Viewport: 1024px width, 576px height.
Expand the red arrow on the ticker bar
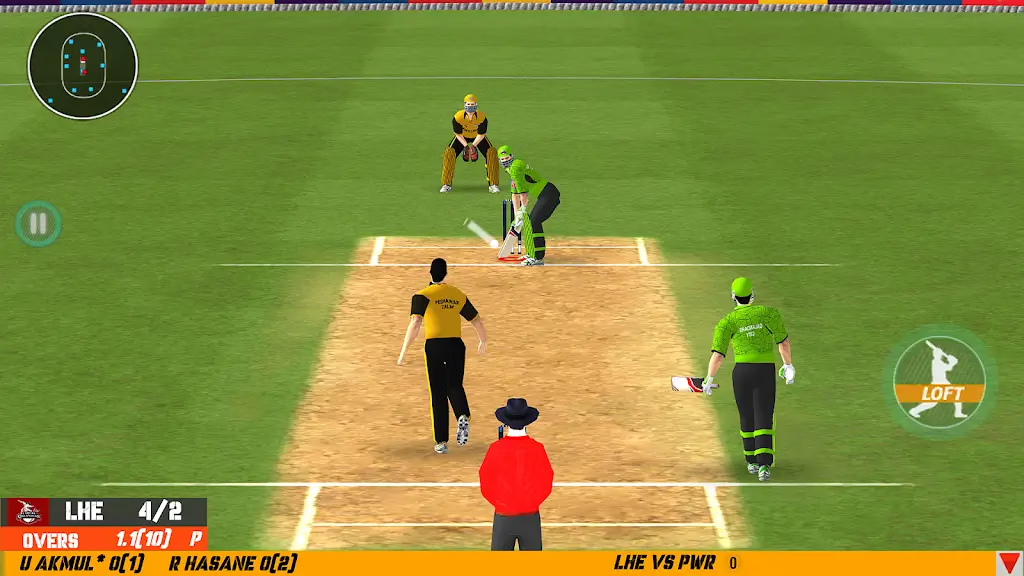[x=1009, y=564]
